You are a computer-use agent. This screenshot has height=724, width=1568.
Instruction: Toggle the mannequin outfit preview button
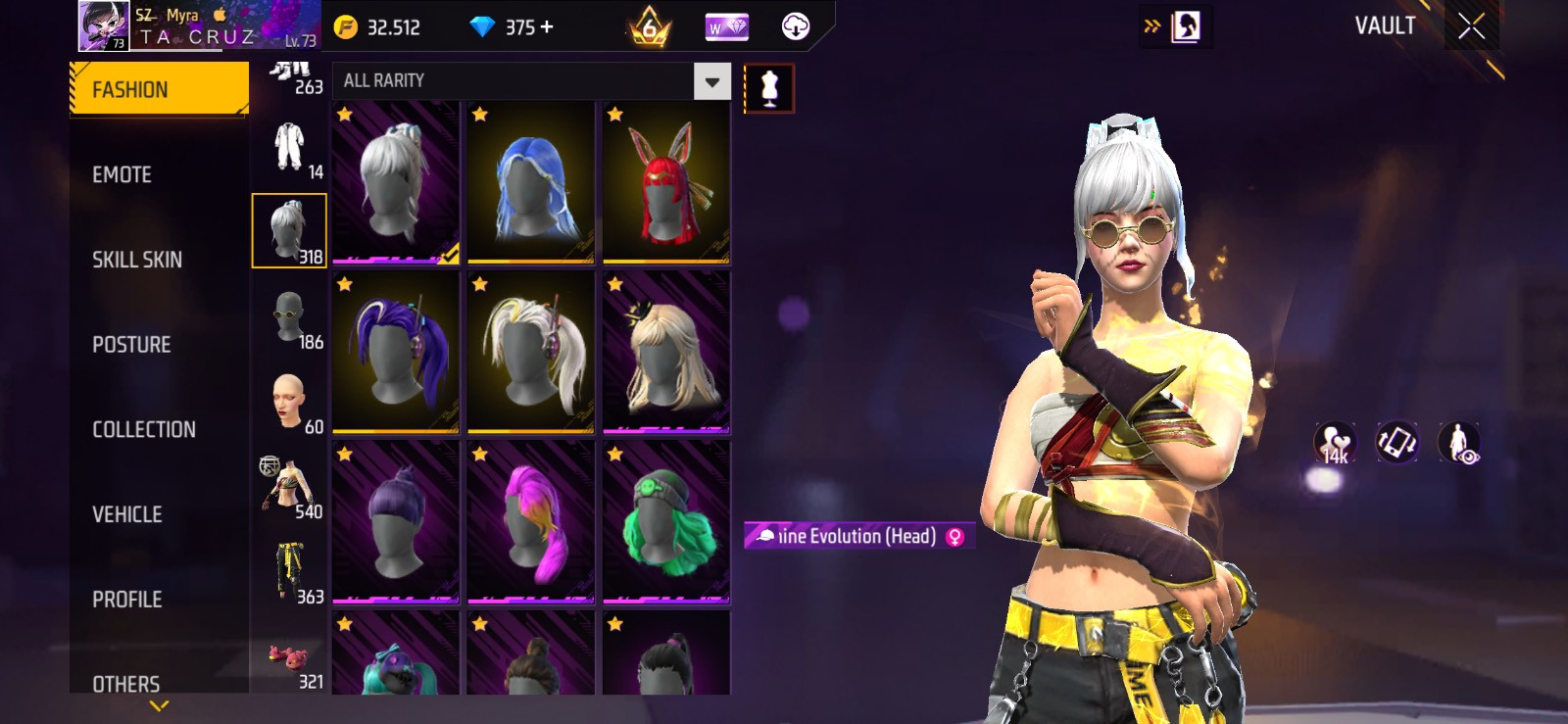[x=769, y=88]
